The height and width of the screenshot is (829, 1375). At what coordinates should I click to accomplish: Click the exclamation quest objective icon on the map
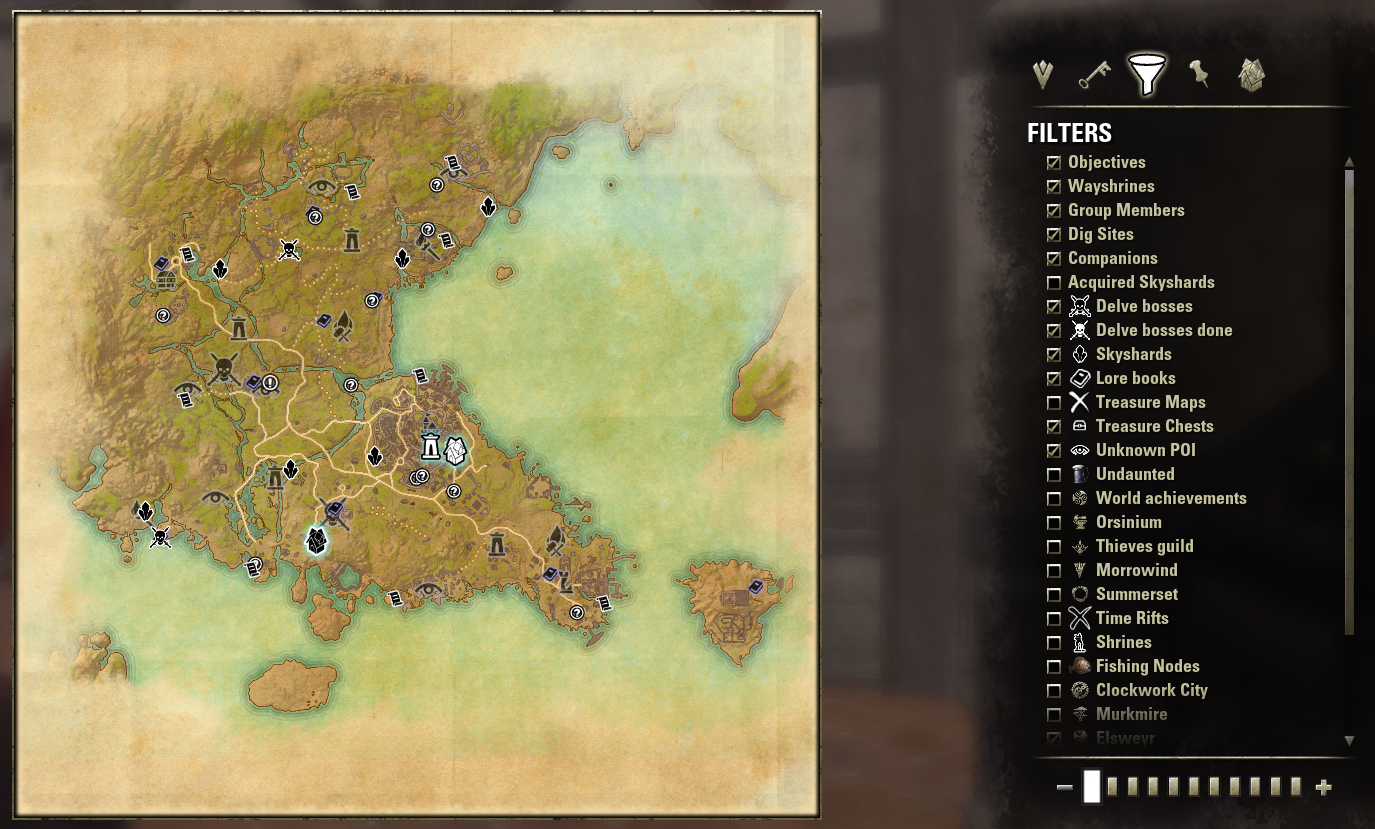tap(269, 383)
